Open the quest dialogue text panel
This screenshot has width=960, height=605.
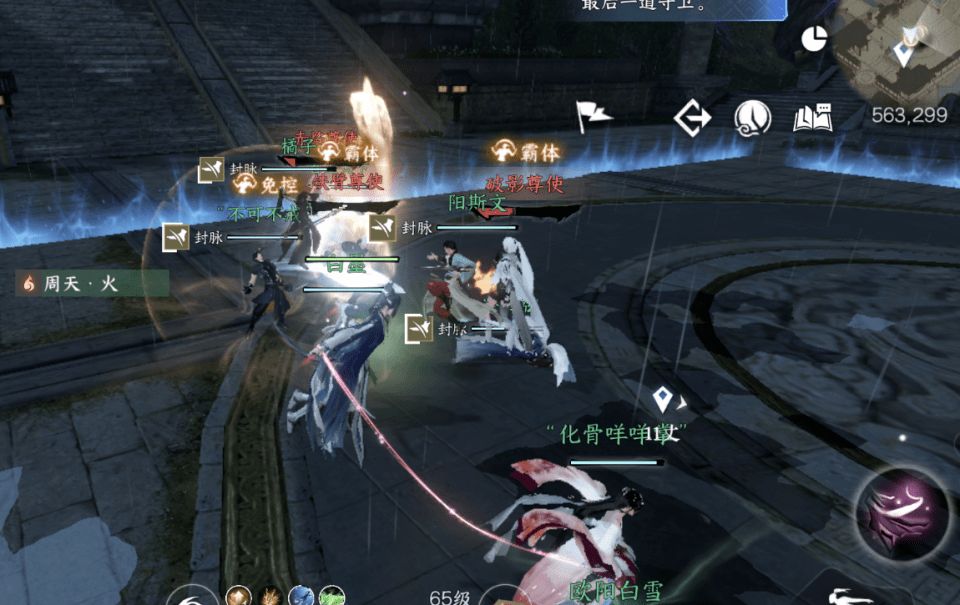pos(680,8)
